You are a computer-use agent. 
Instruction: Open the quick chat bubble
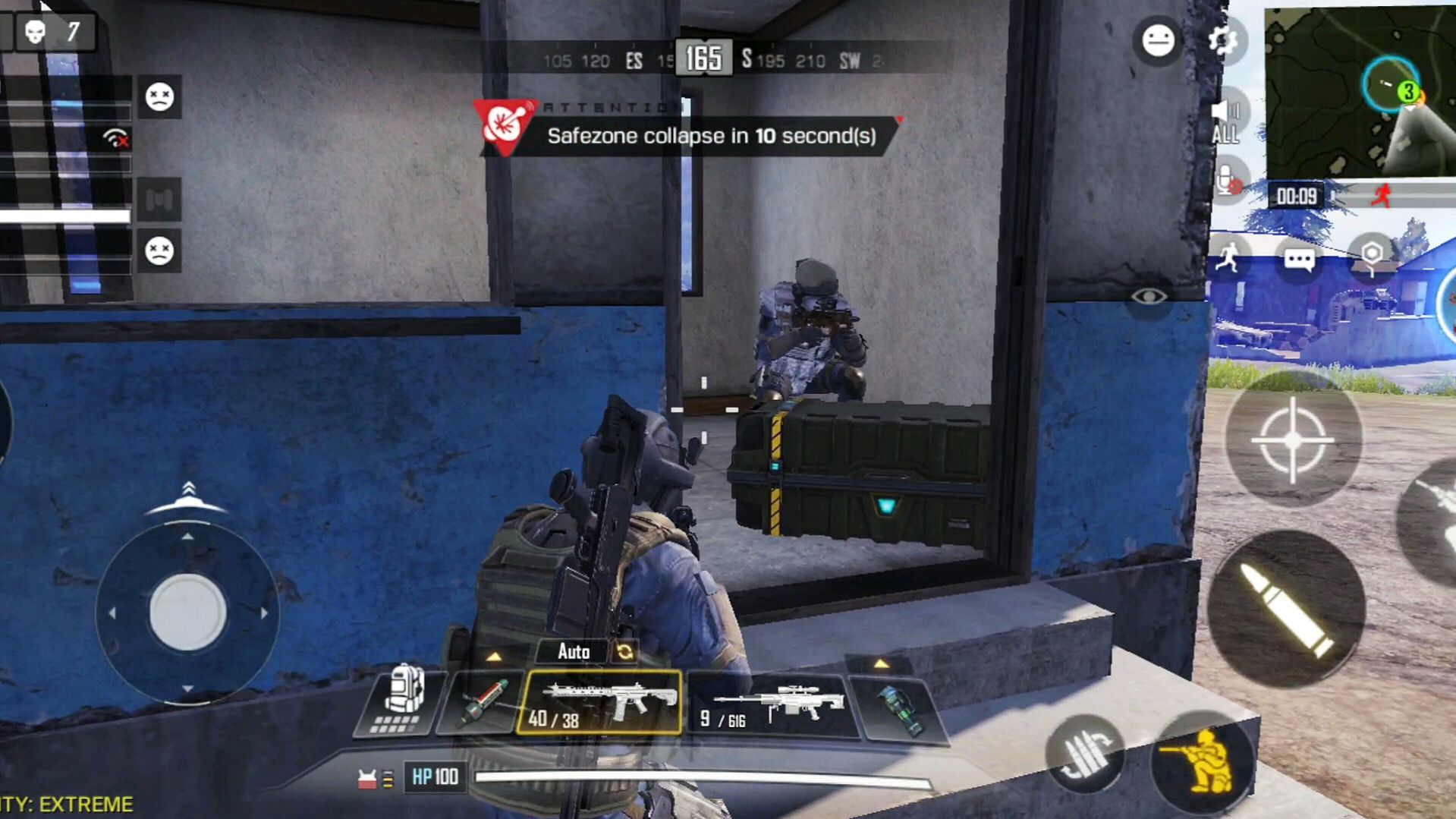pos(1299,260)
